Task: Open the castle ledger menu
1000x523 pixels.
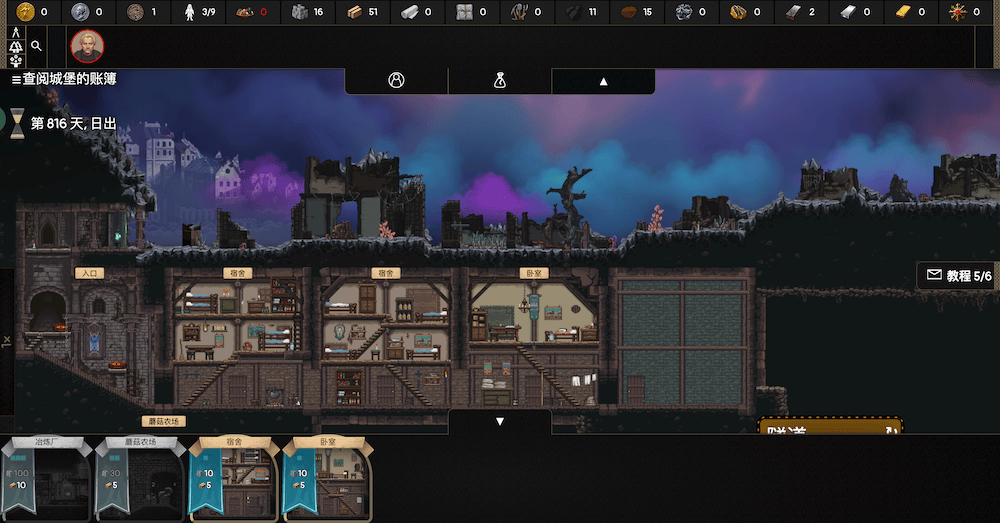Action: (x=63, y=79)
